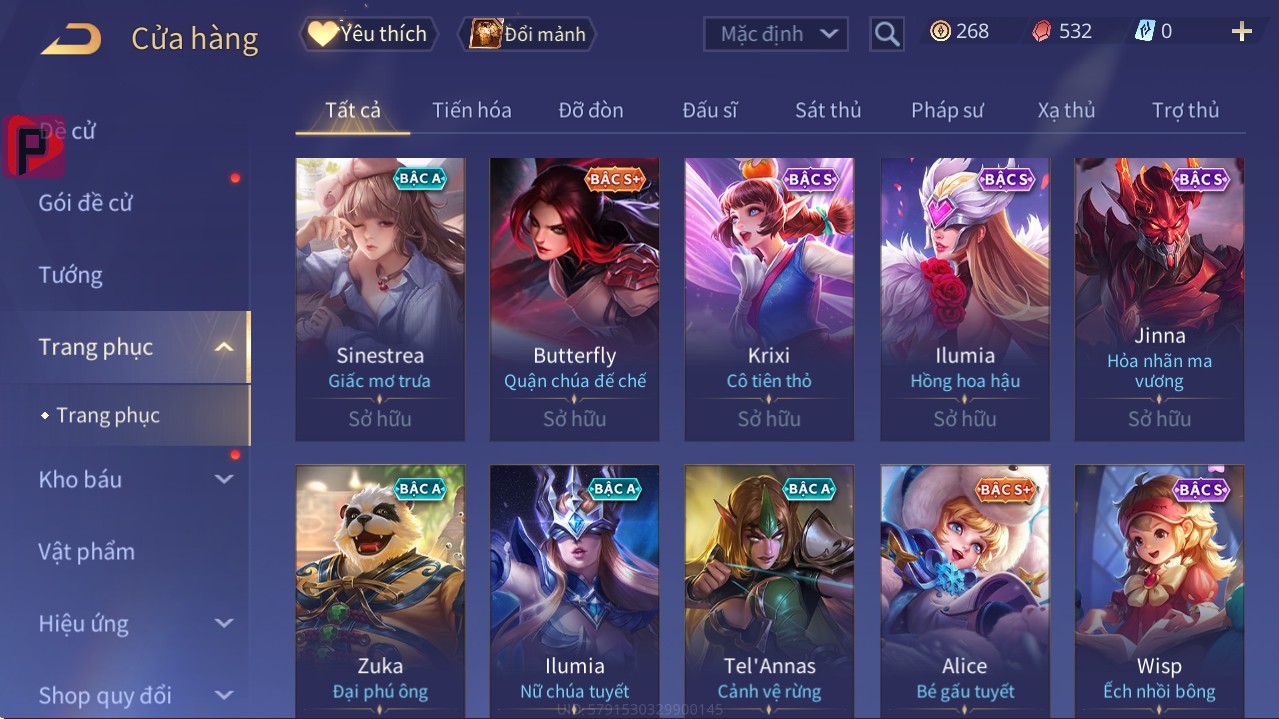Click the magnifying glass search button
1279x719 pixels.
(x=886, y=34)
